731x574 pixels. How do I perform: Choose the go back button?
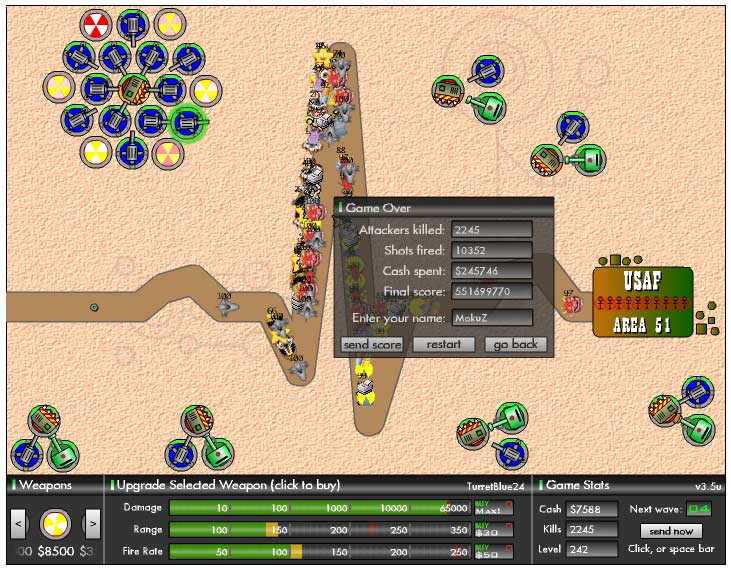516,344
